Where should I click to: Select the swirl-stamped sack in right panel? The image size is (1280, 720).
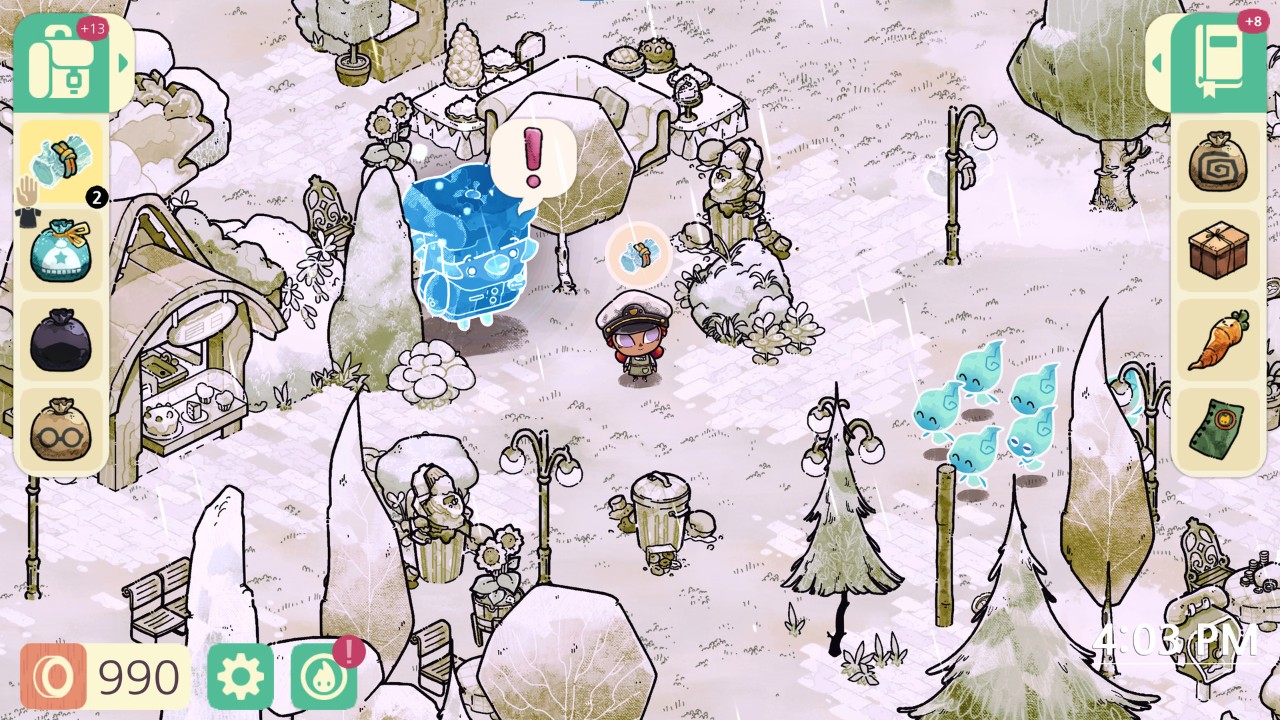1218,165
